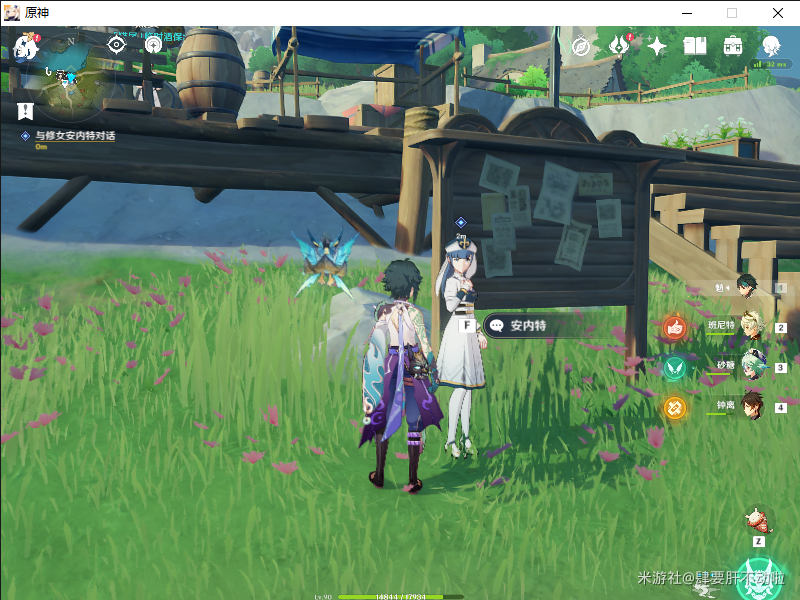Open the battle pass icon with red alert
Screen dimensions: 800x600
coord(619,46)
